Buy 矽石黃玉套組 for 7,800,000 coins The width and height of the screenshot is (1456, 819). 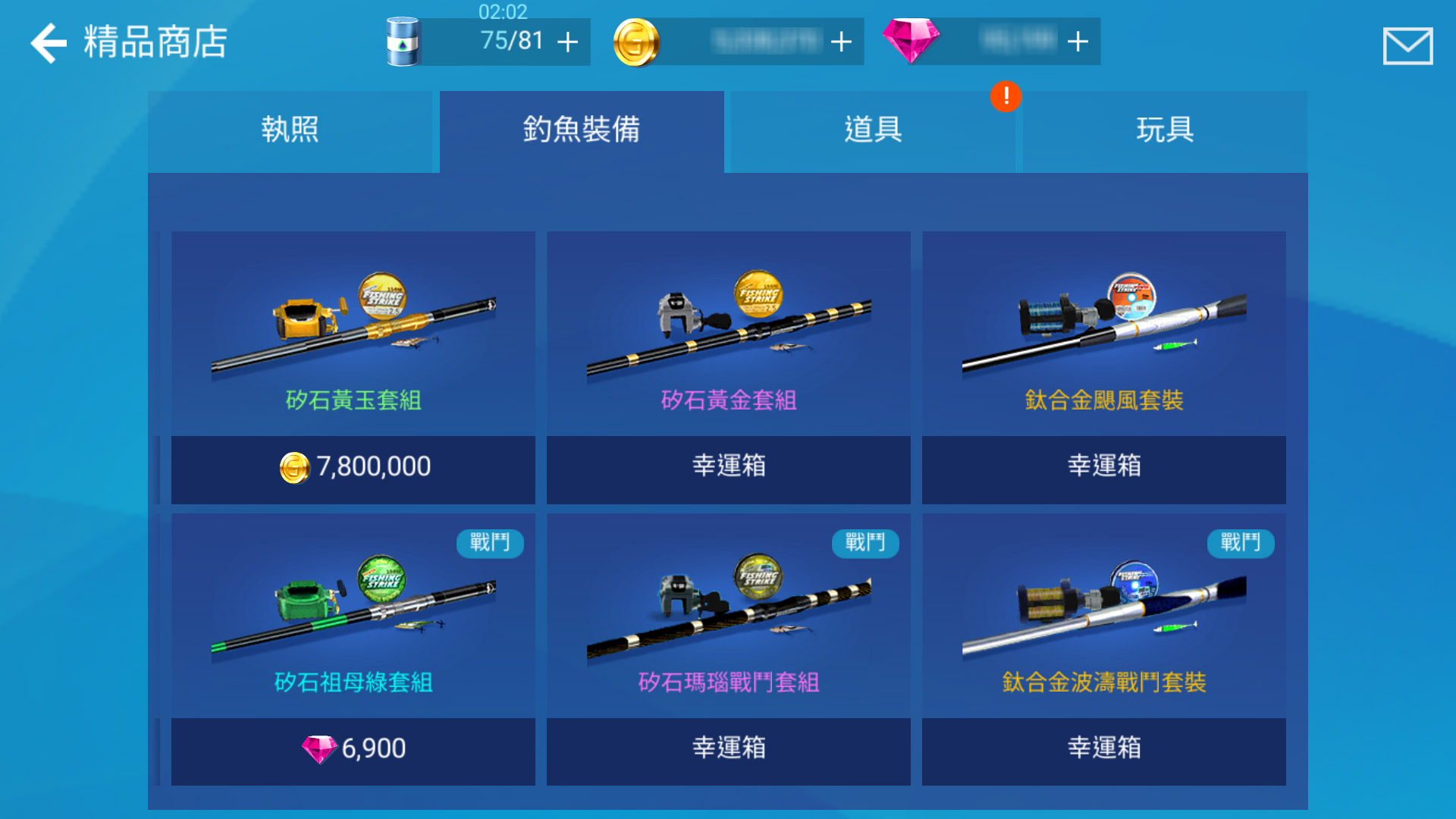click(x=353, y=467)
